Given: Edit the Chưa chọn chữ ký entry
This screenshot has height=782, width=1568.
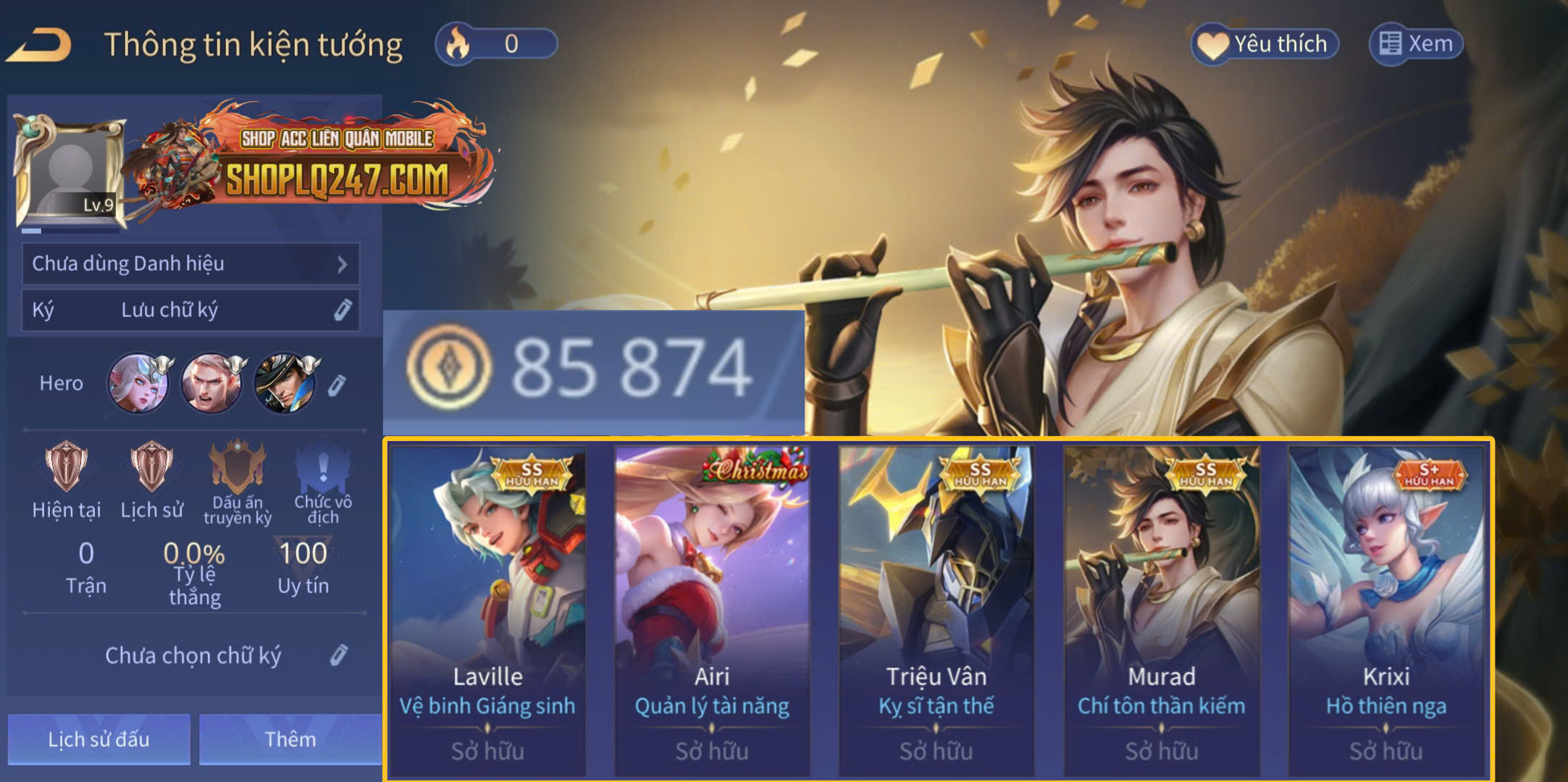Looking at the screenshot, I should [338, 655].
